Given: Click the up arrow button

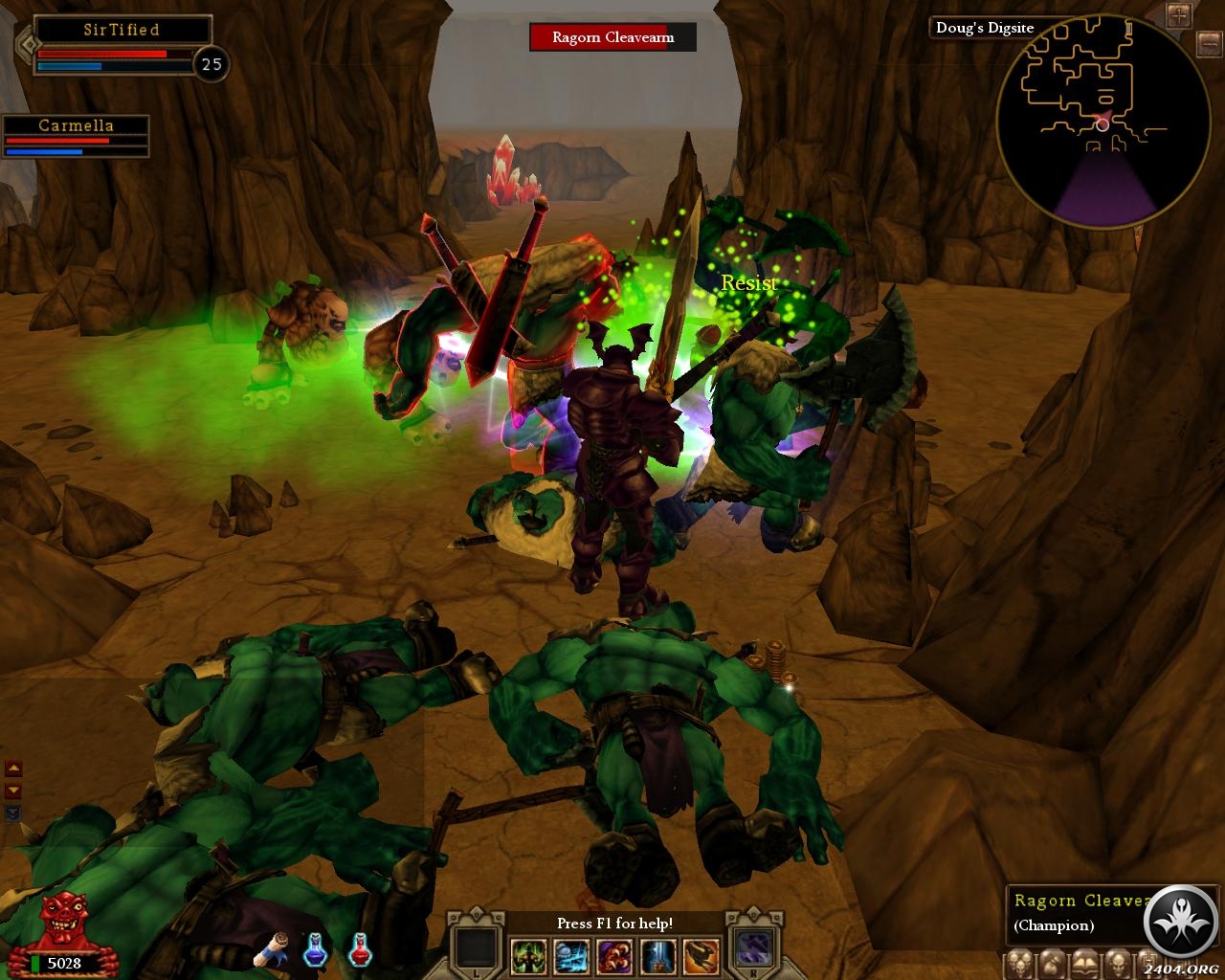Looking at the screenshot, I should pos(13,768).
